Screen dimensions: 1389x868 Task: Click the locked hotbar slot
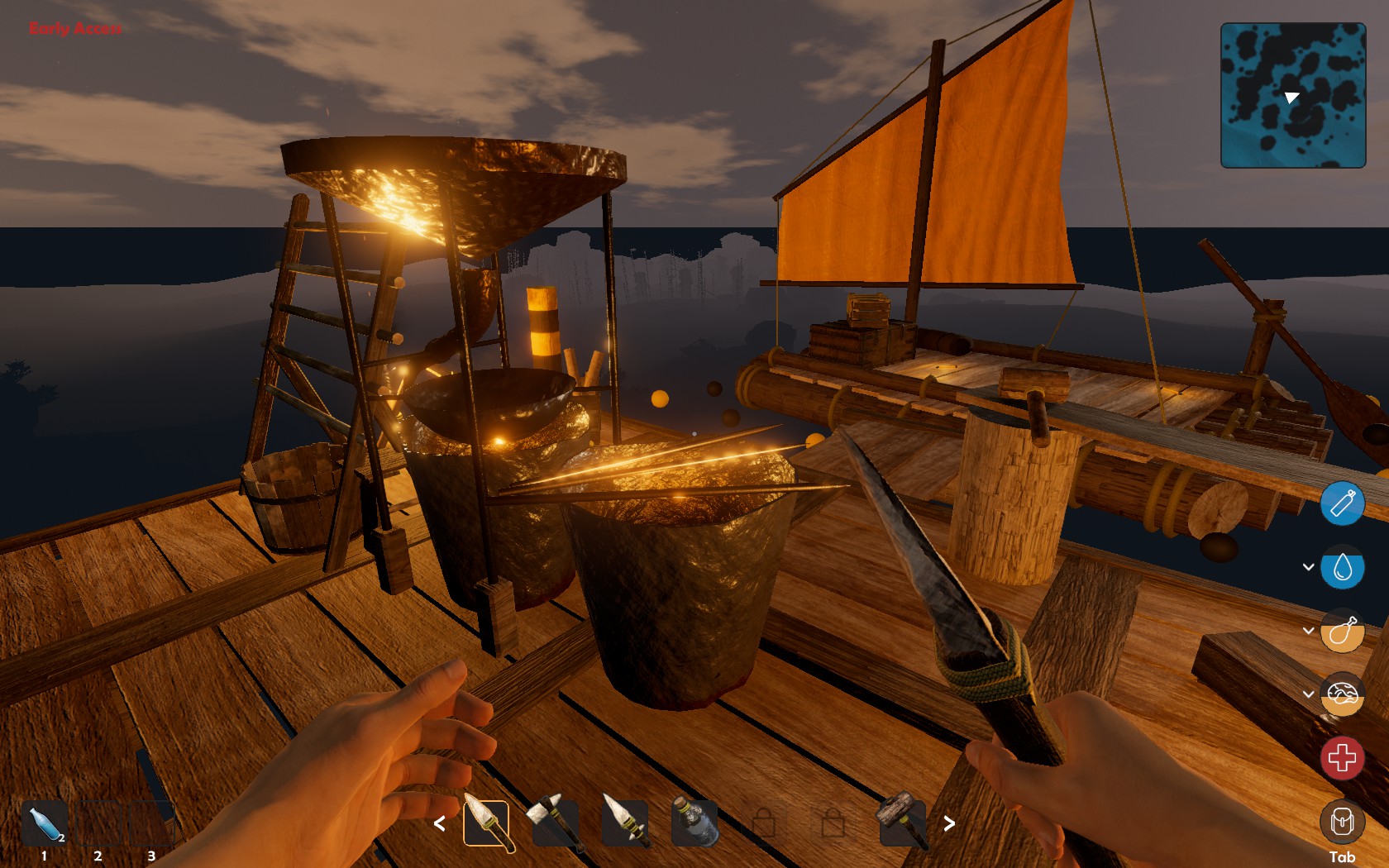[765, 823]
